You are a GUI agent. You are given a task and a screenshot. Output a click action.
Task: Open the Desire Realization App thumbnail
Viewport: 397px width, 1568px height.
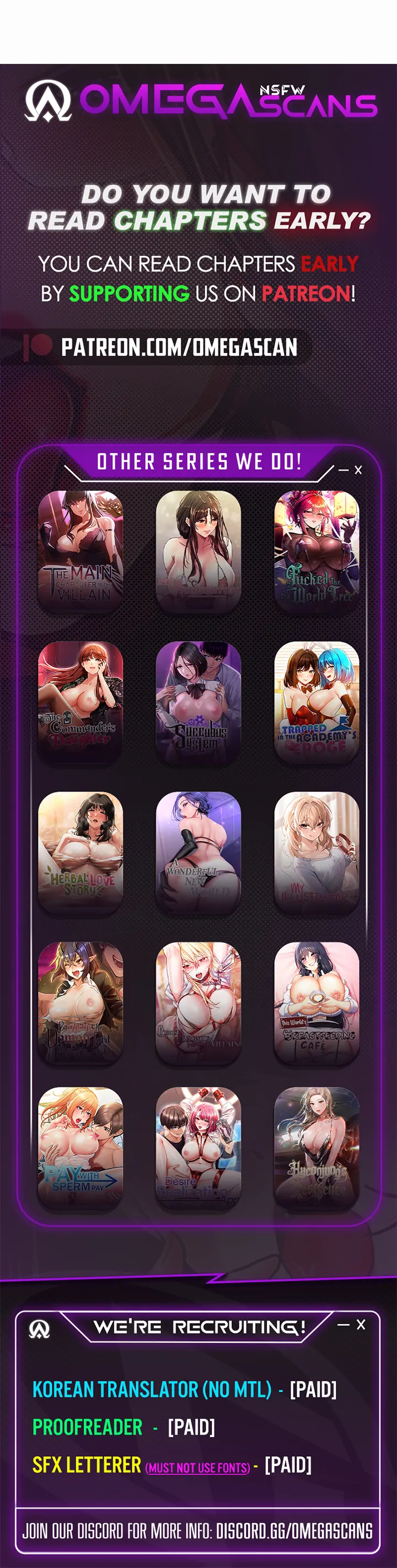198,1147
